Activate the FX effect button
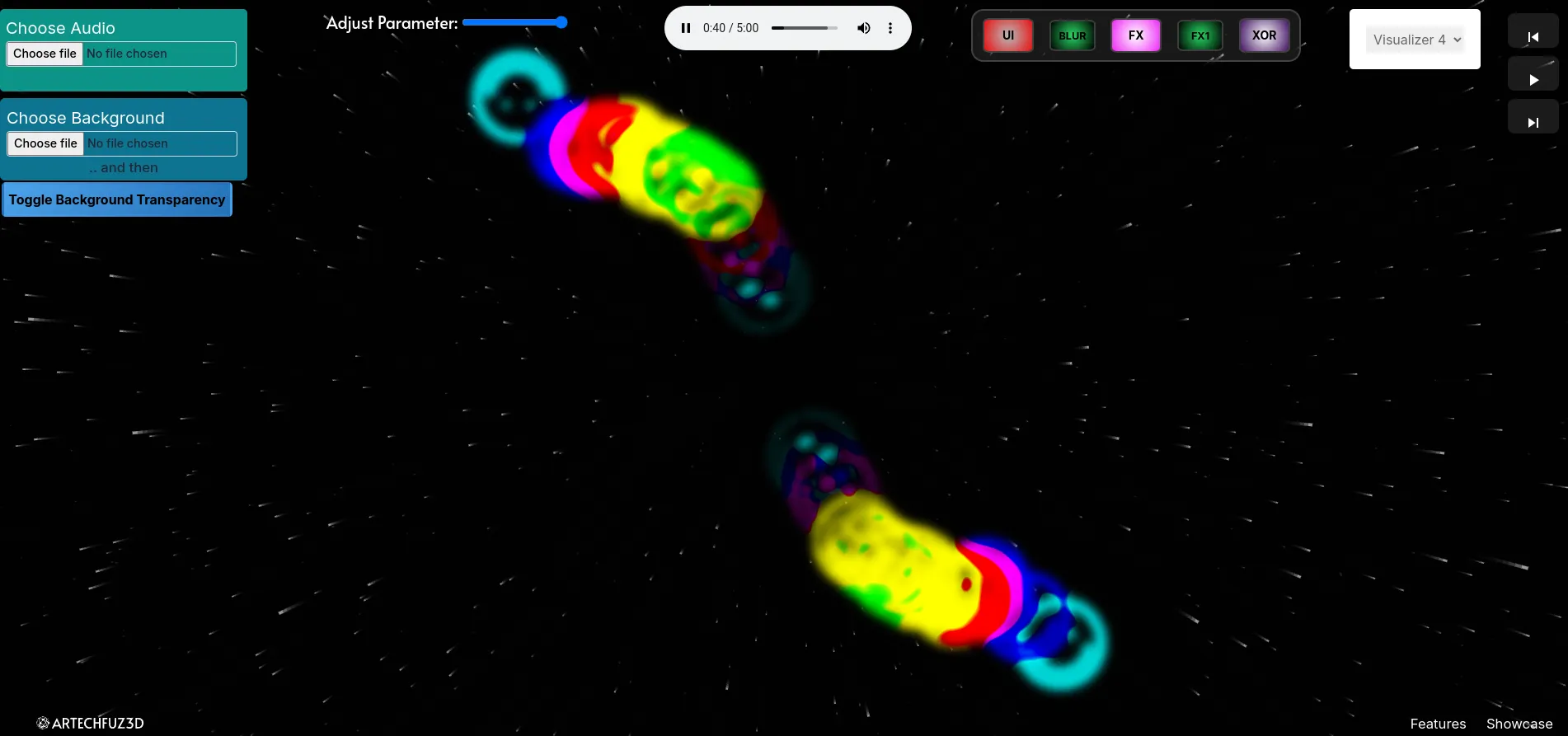The image size is (1568, 736). (1135, 35)
